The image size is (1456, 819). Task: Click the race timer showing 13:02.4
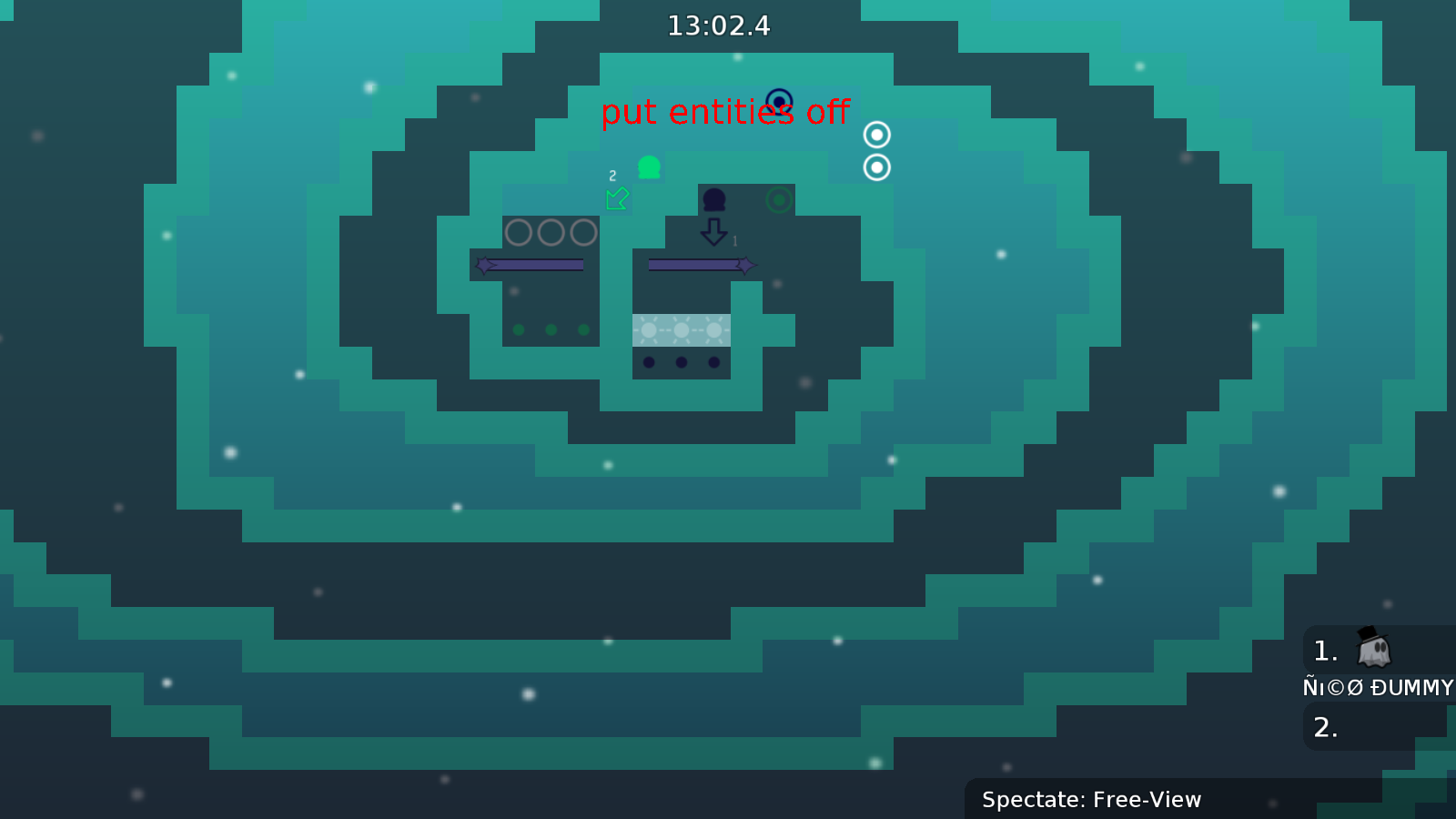tap(718, 26)
